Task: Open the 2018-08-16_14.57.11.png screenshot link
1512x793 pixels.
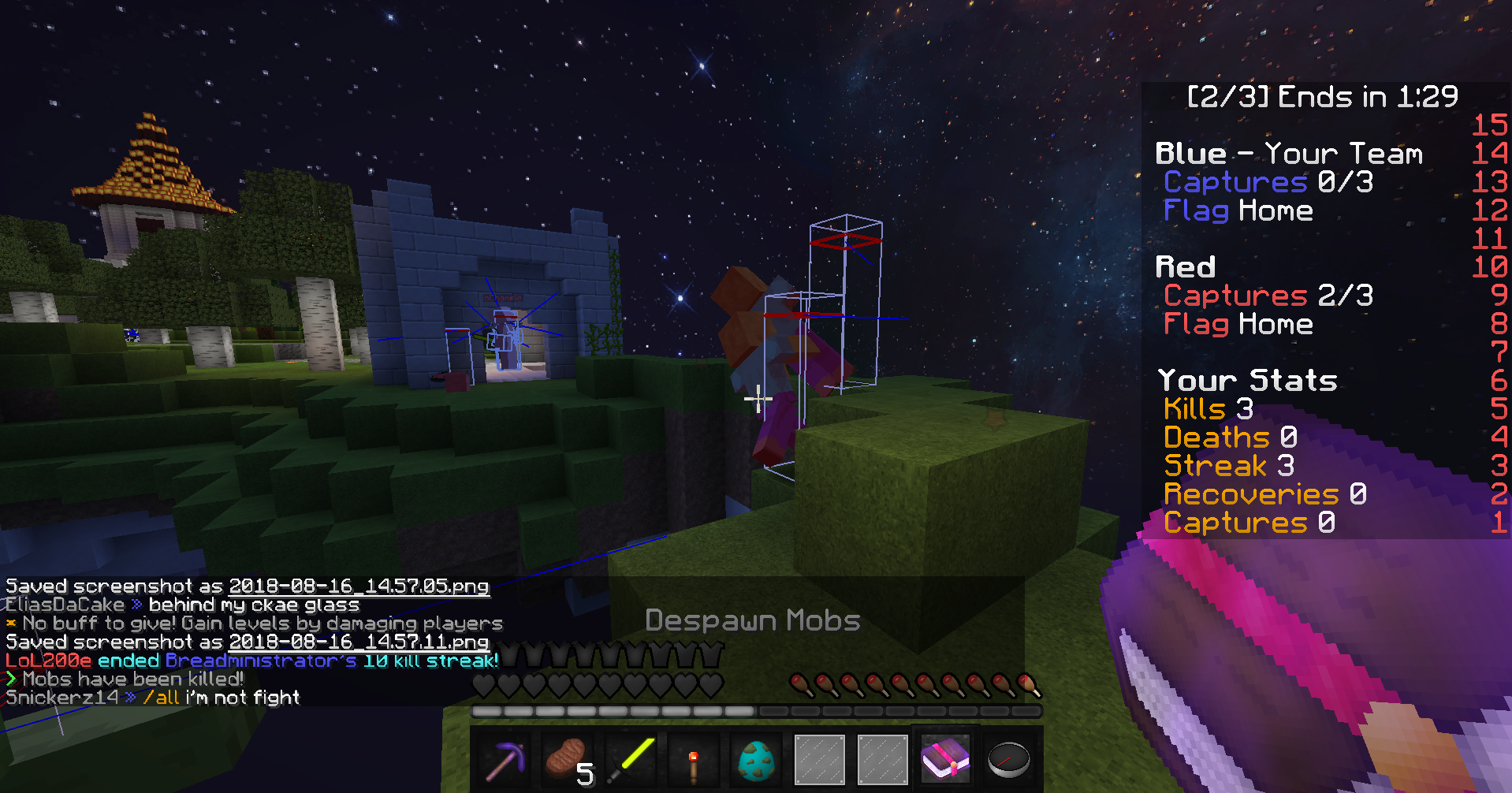Action: (x=359, y=642)
